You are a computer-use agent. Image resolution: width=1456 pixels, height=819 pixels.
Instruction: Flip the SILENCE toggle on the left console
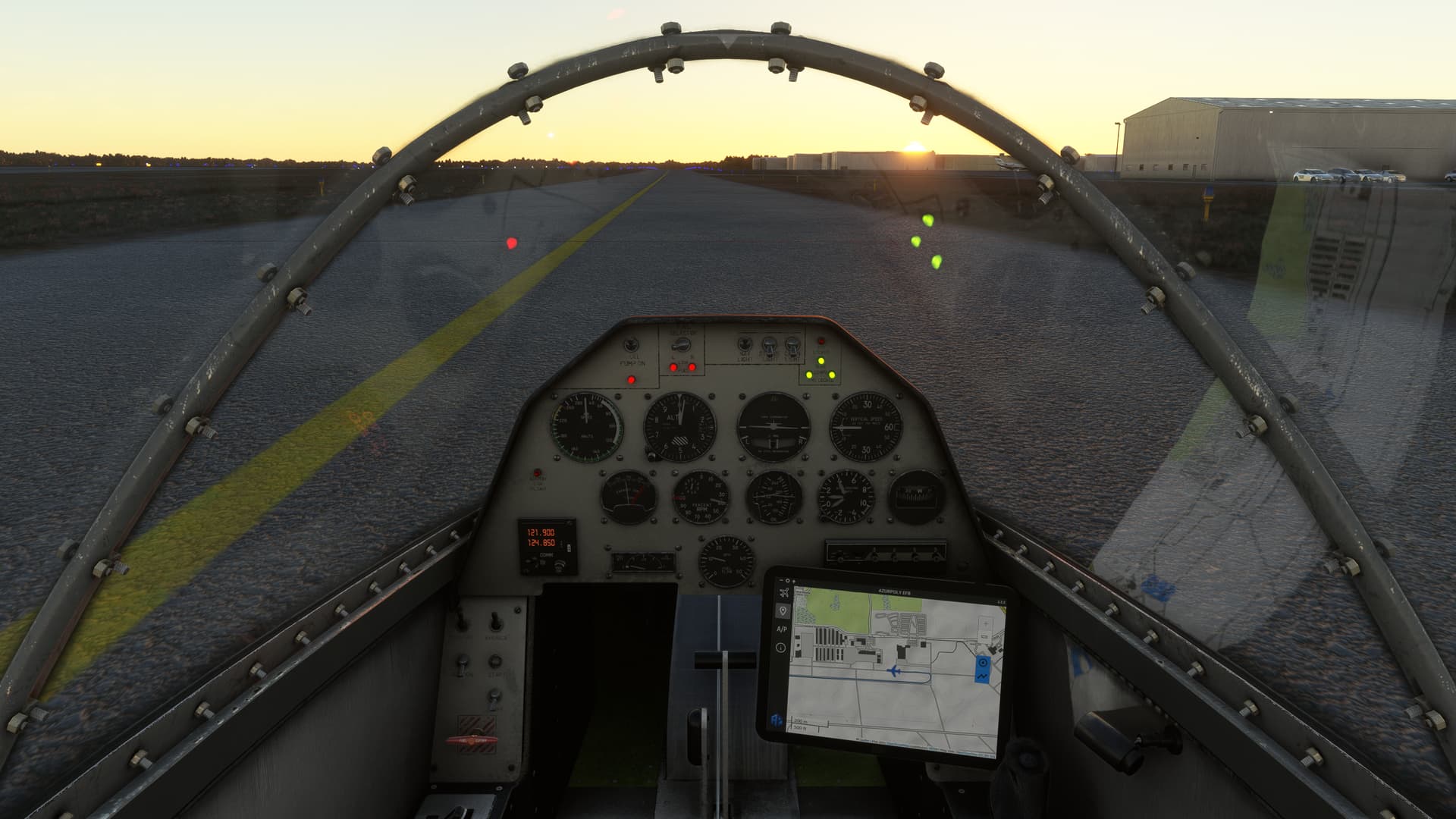point(496,623)
